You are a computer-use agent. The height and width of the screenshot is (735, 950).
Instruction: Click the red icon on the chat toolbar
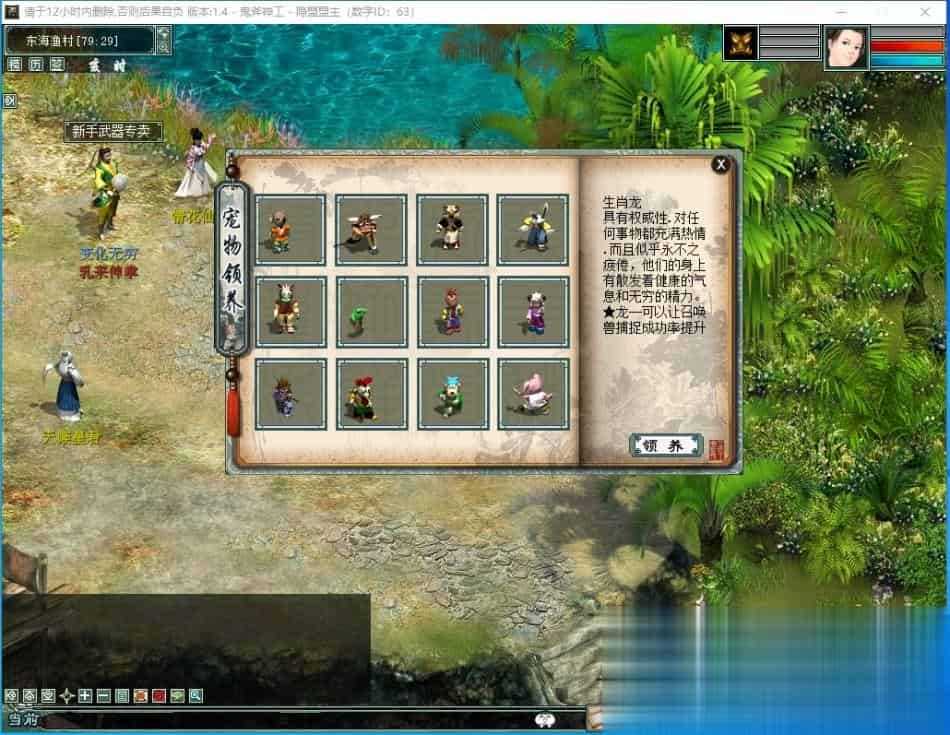point(159,696)
